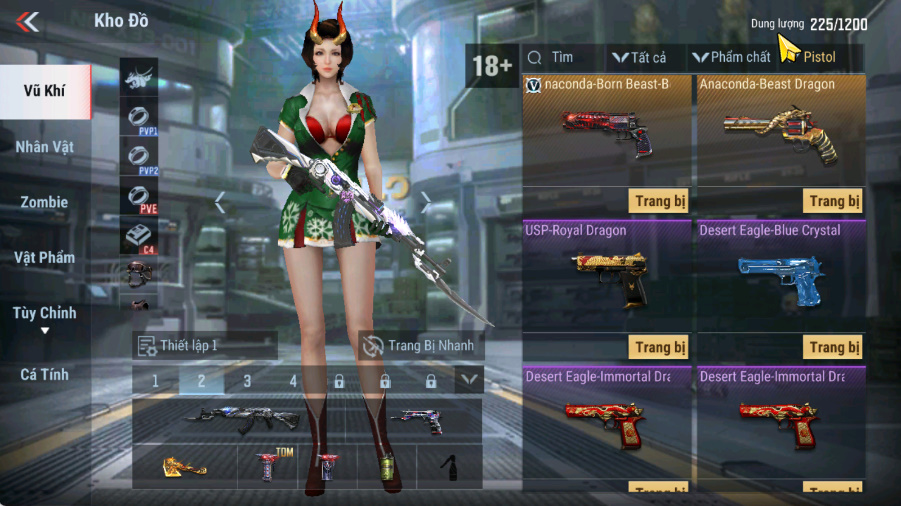Image resolution: width=901 pixels, height=506 pixels.
Task: Select the Zombie category tab
Action: (44, 202)
